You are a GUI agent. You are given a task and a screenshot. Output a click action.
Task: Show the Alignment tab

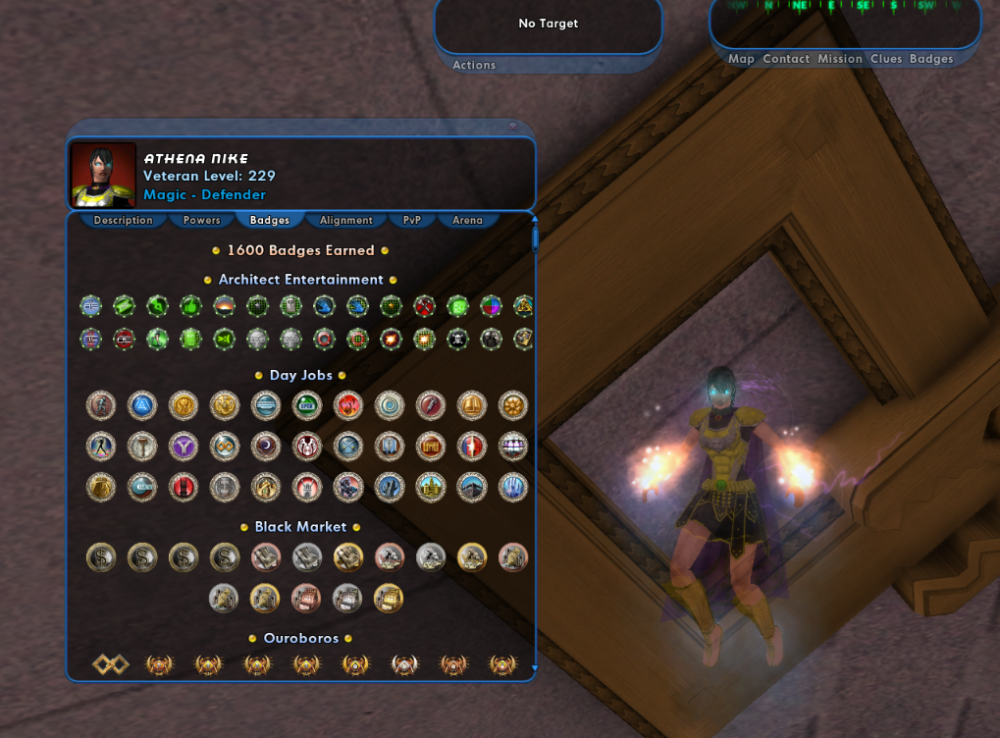[346, 220]
